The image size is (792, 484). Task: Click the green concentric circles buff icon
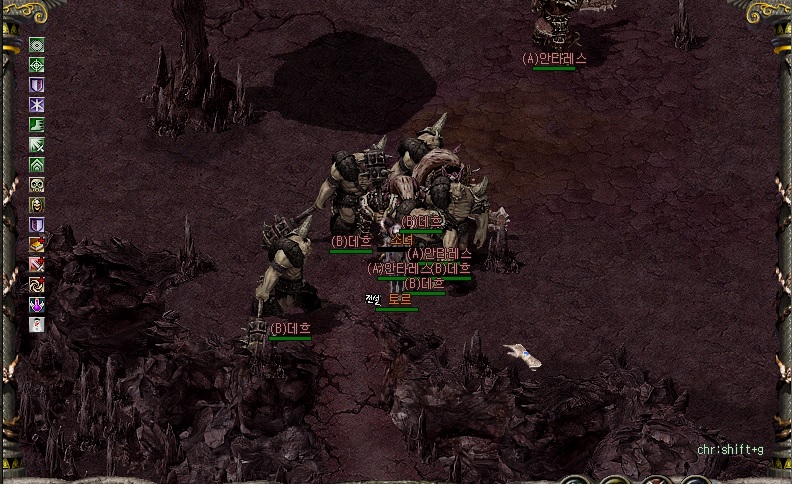click(x=37, y=45)
